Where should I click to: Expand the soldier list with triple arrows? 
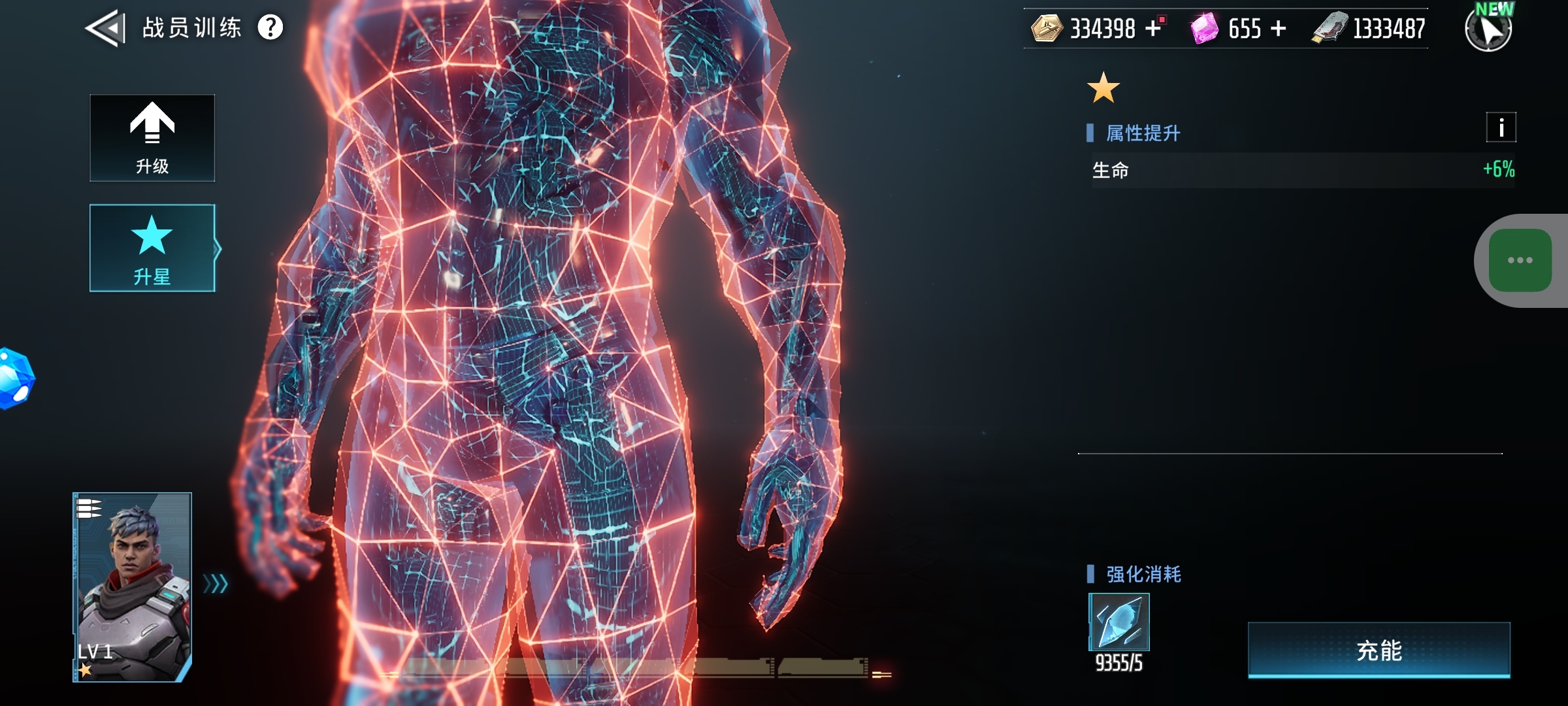pos(216,583)
